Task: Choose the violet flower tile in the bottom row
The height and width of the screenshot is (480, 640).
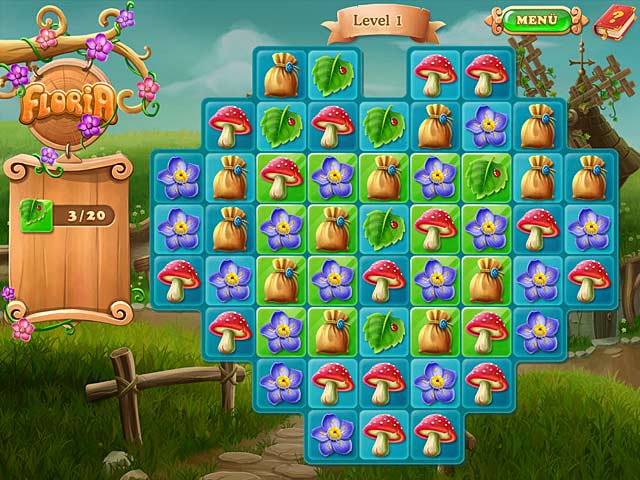Action: 332,435
